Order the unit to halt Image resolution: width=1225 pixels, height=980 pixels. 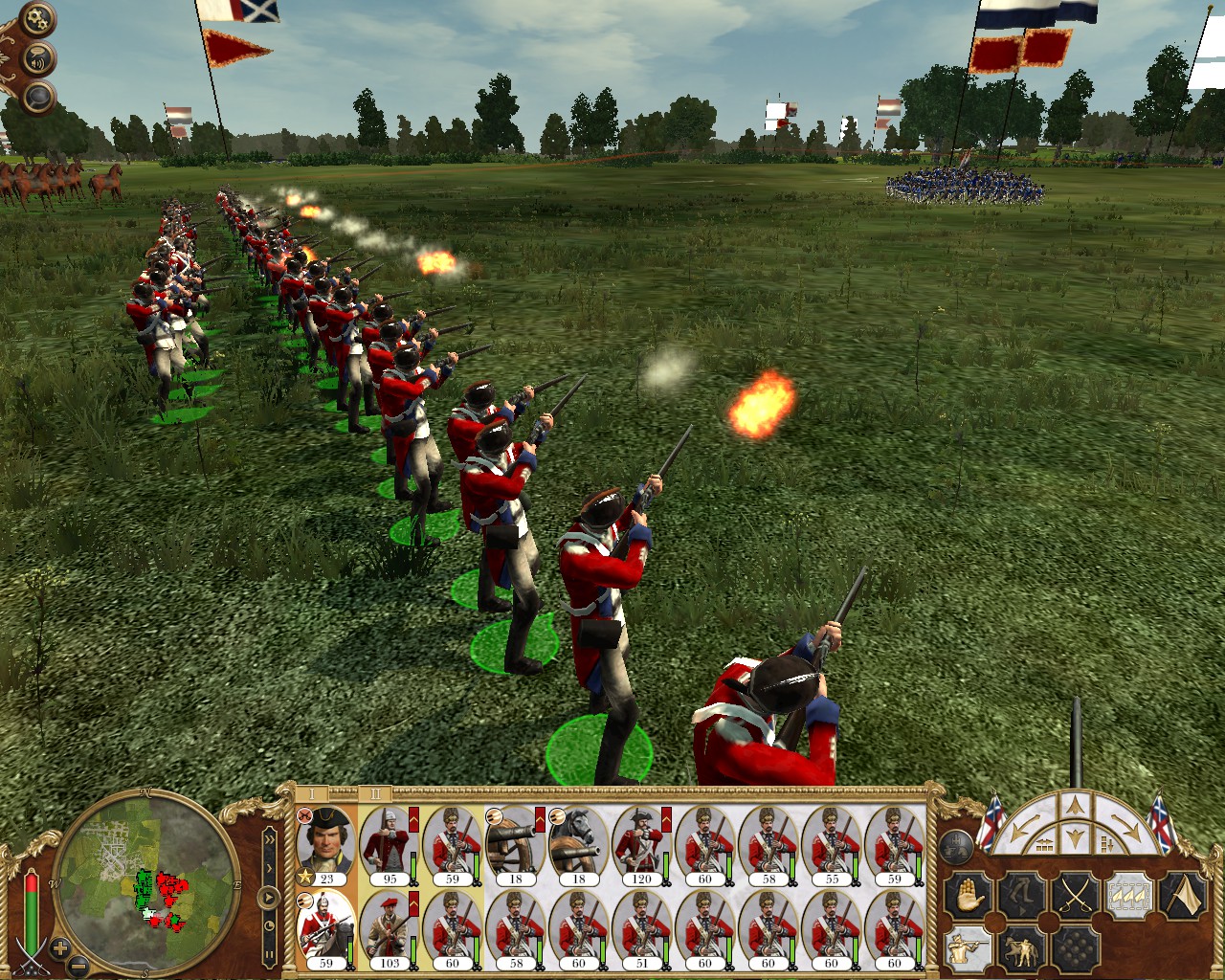click(x=966, y=897)
